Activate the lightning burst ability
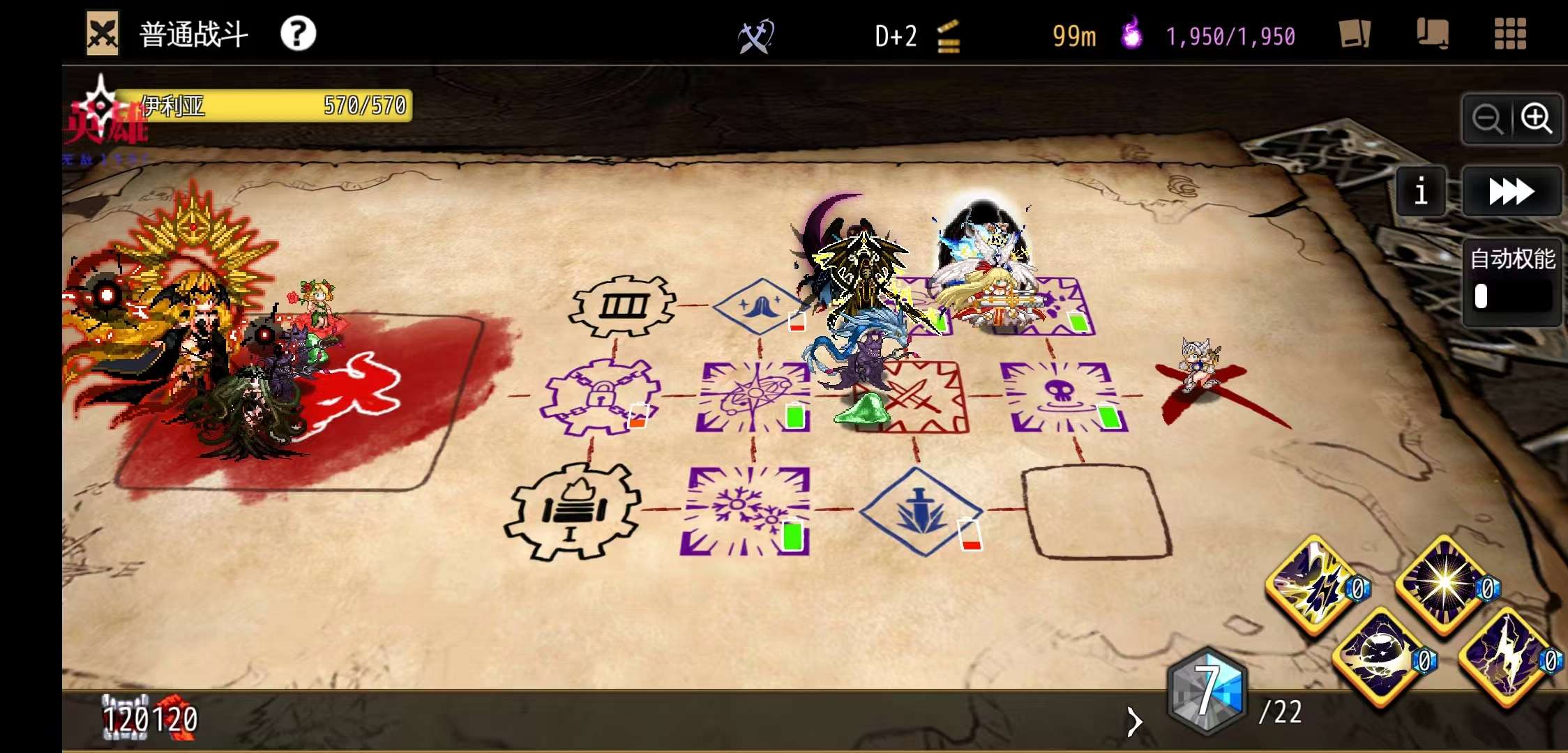 pos(1313,584)
